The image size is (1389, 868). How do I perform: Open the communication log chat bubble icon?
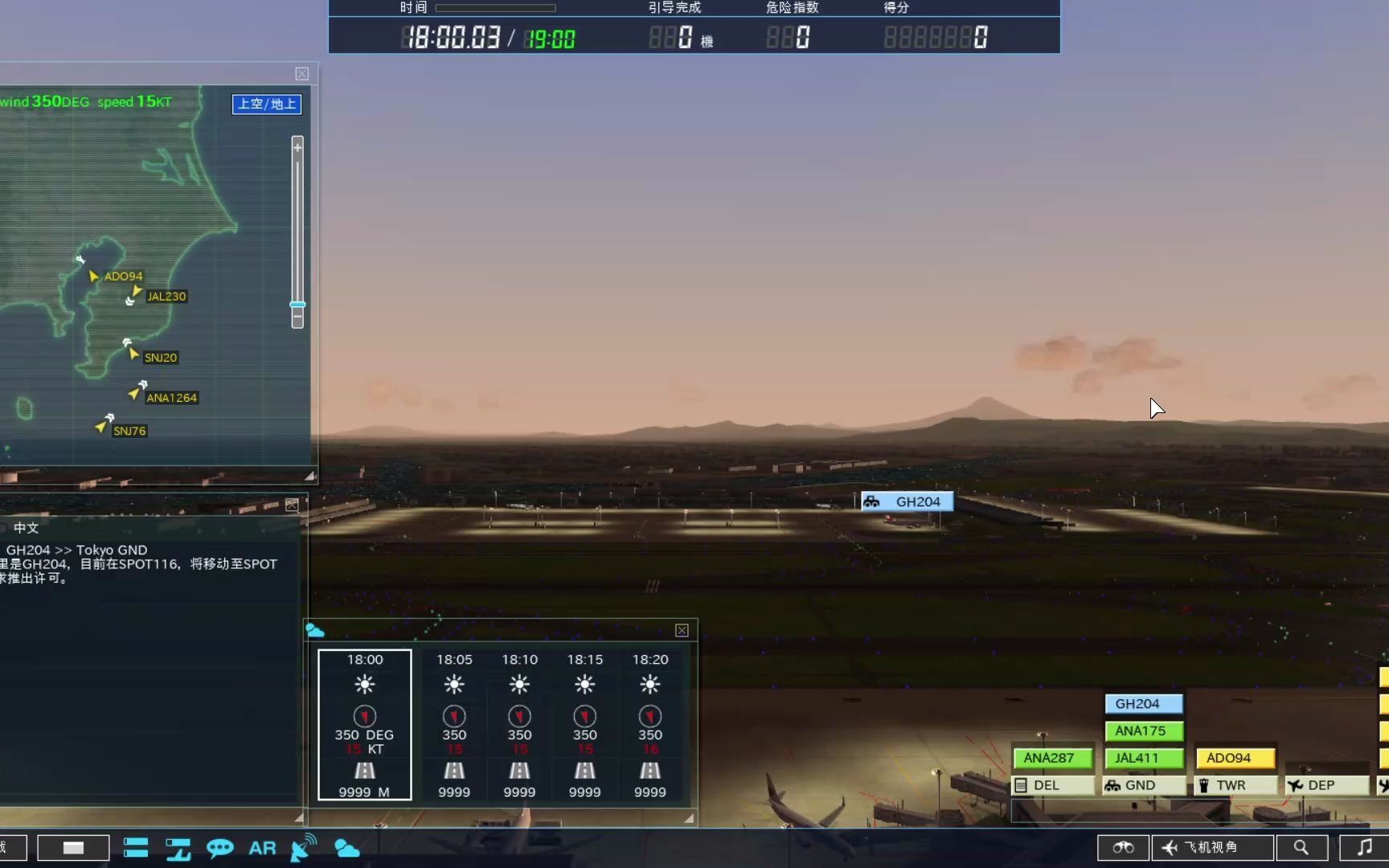[x=220, y=848]
